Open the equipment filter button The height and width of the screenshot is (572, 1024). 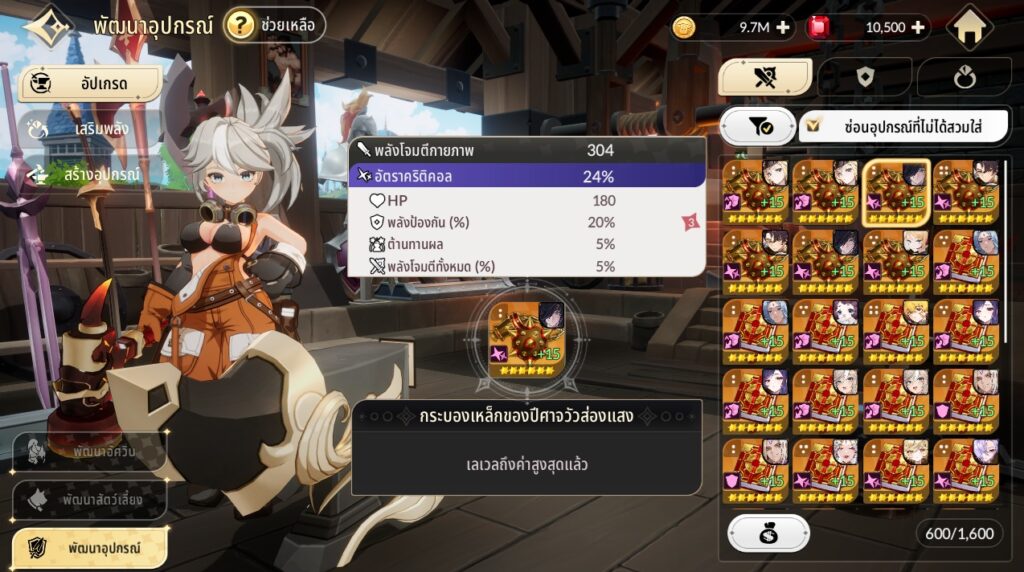(756, 126)
